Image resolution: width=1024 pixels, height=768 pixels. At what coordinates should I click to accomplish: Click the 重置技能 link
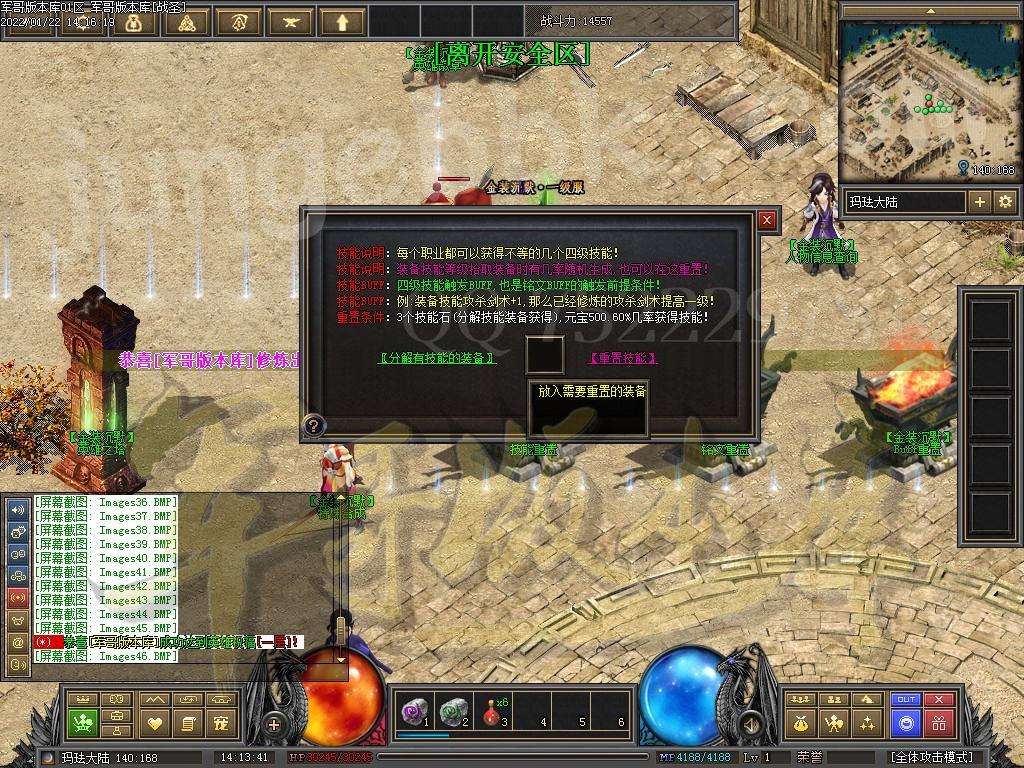coord(623,358)
